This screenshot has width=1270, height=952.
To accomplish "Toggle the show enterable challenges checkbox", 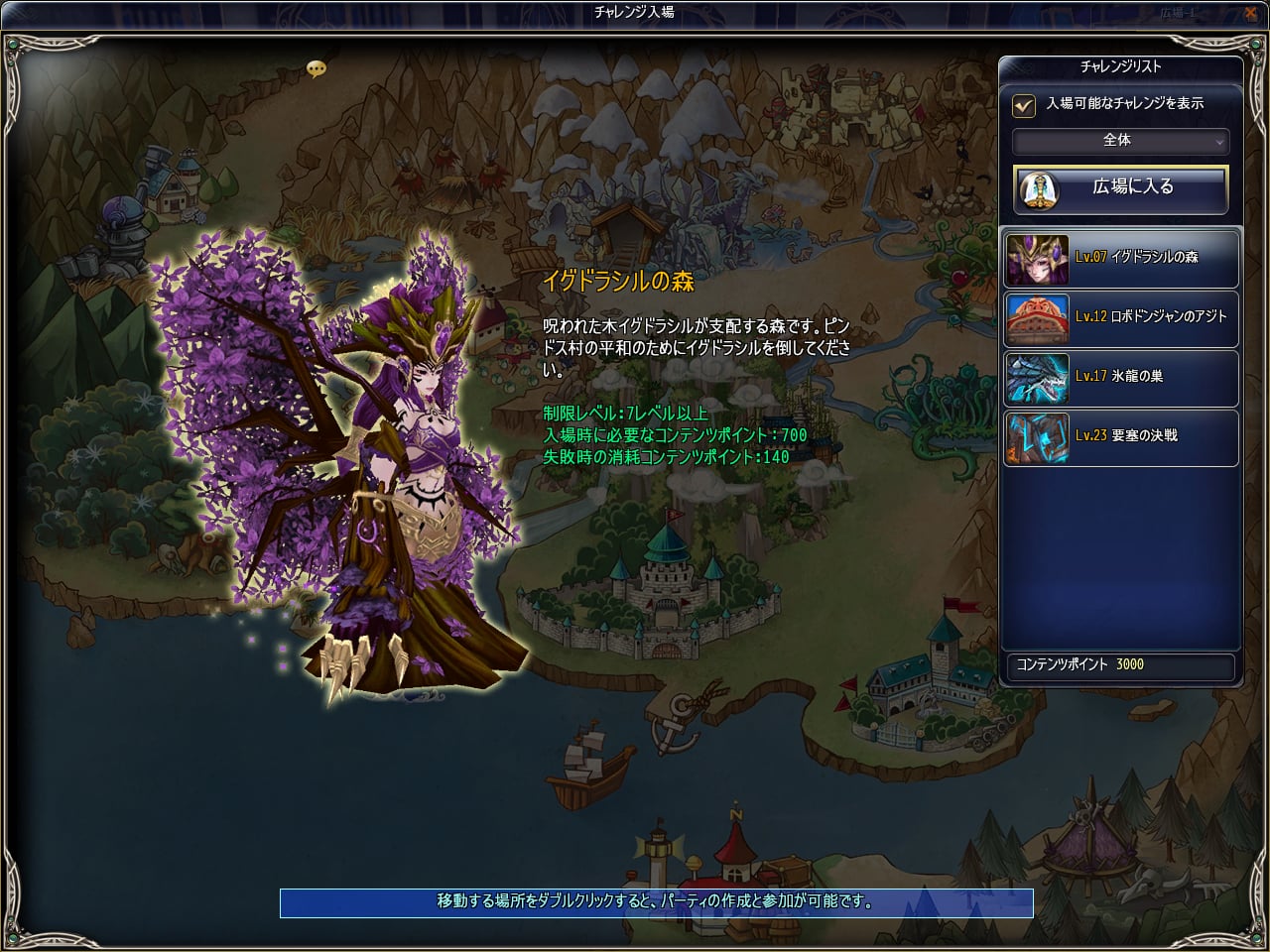I will tap(1023, 104).
